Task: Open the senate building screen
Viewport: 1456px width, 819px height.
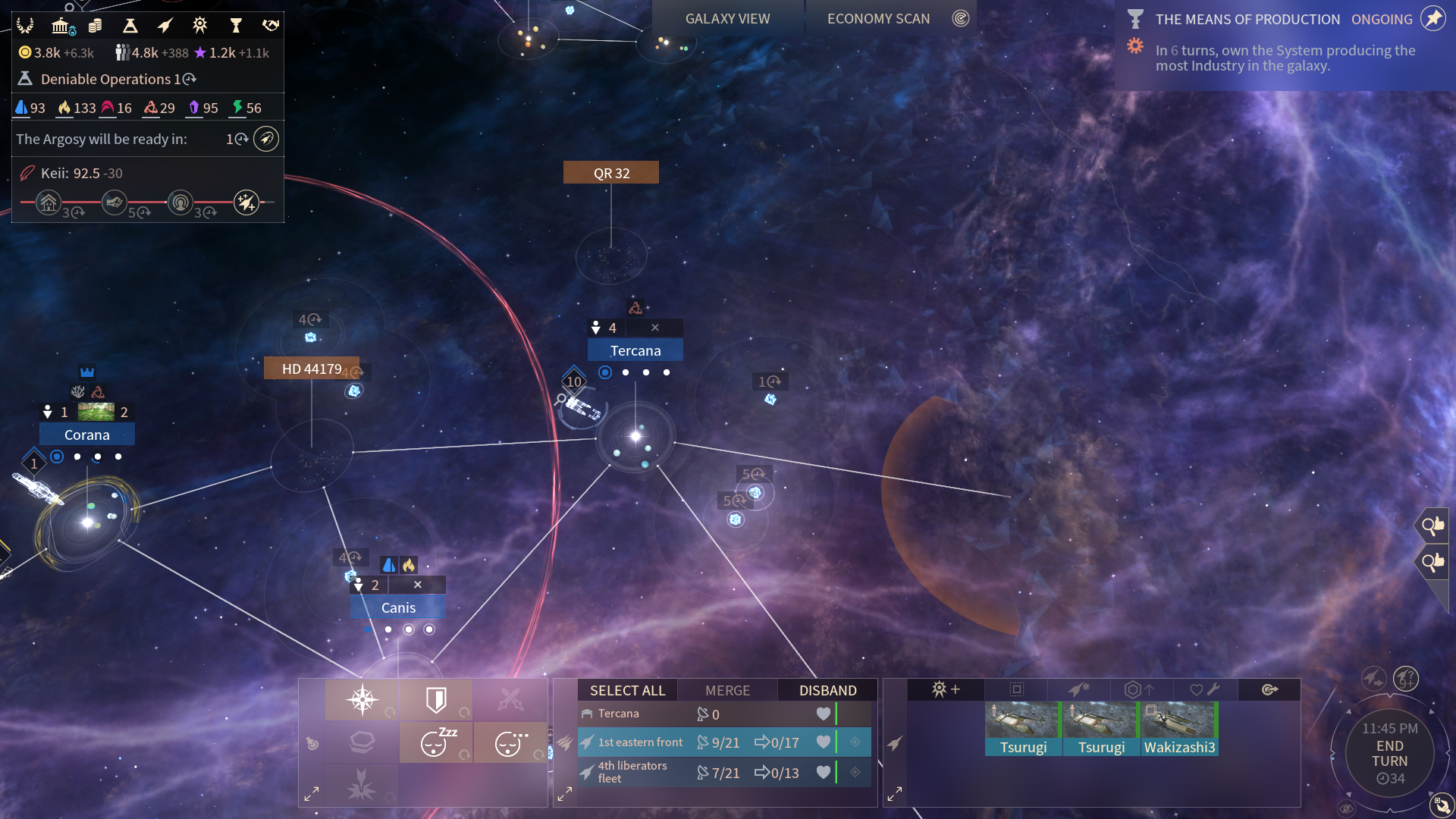Action: tap(62, 27)
